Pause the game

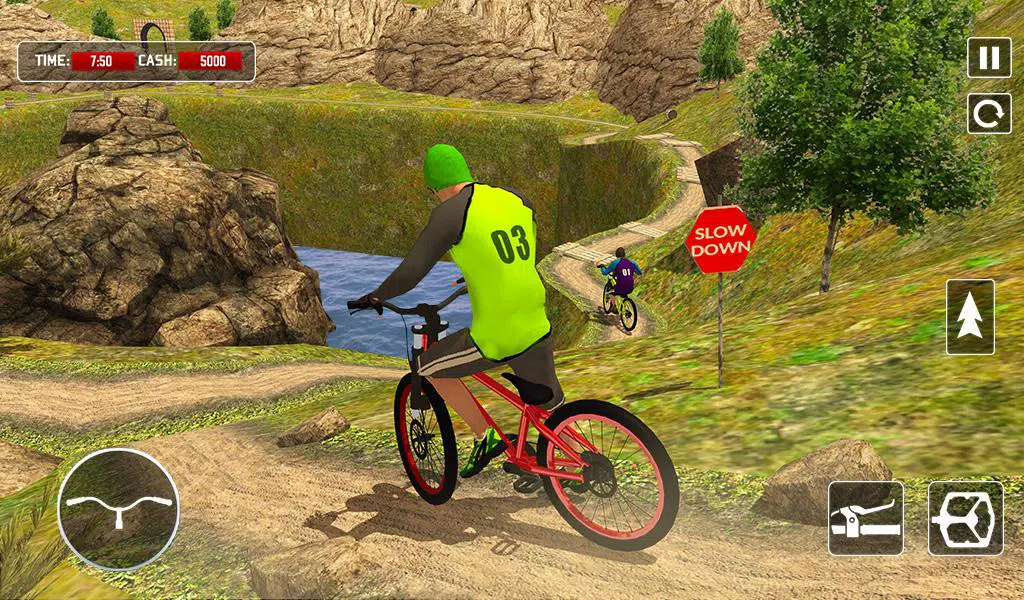coord(989,57)
